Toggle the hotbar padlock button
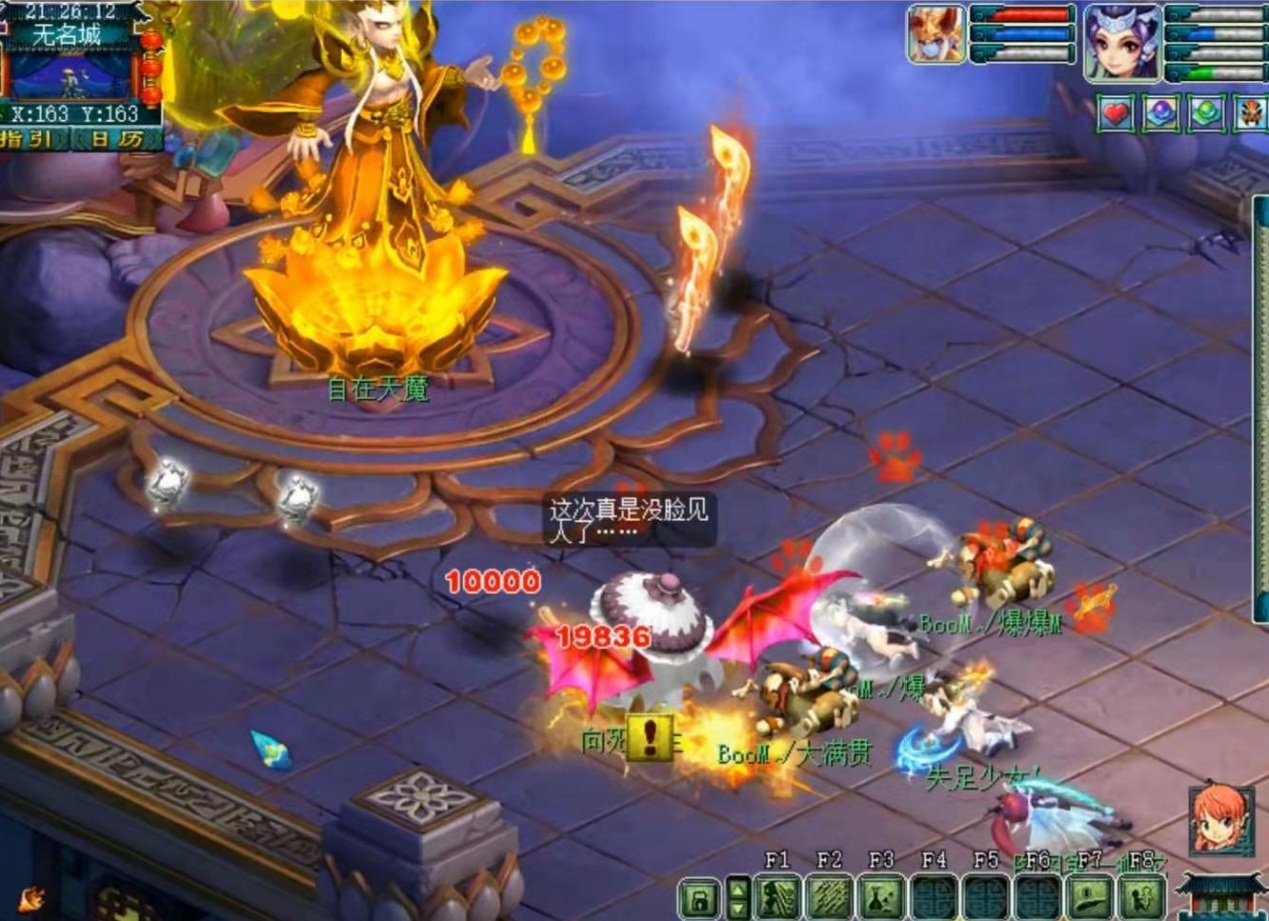Image resolution: width=1269 pixels, height=921 pixels. pos(699,897)
